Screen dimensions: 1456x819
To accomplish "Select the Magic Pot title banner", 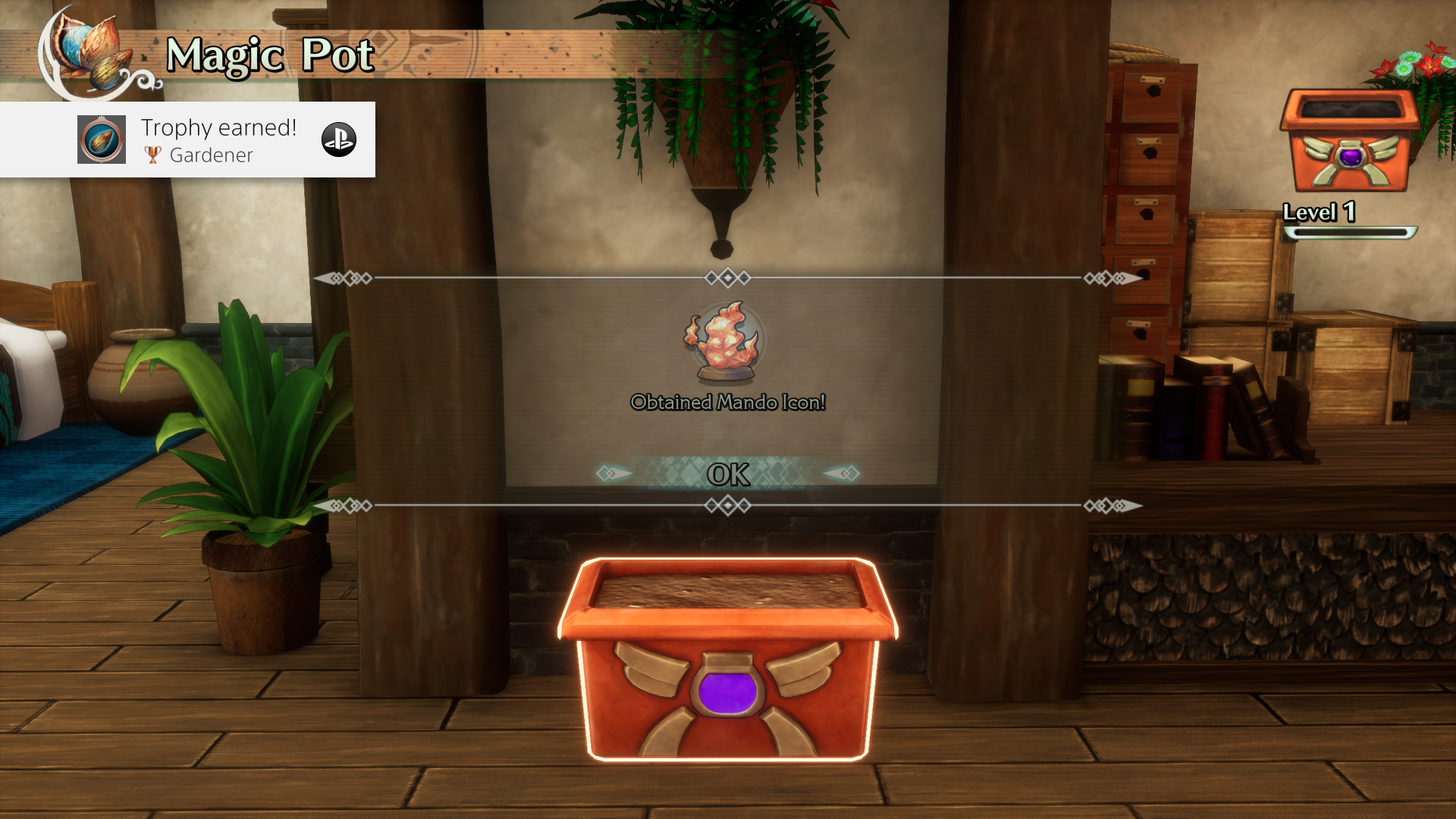I will tap(269, 55).
